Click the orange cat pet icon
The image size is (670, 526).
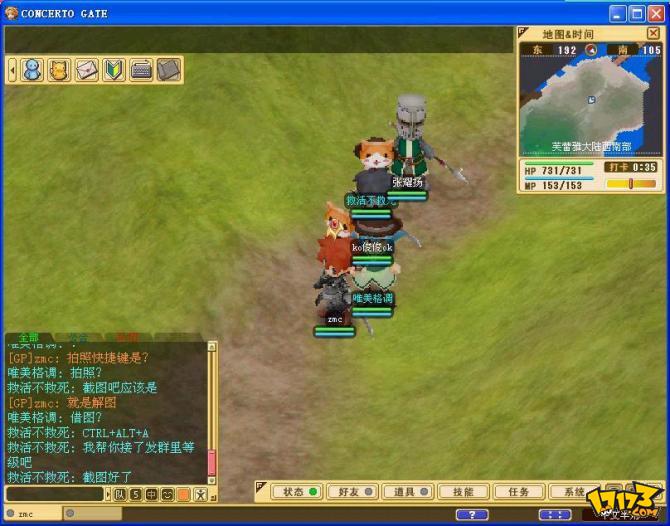tap(60, 70)
